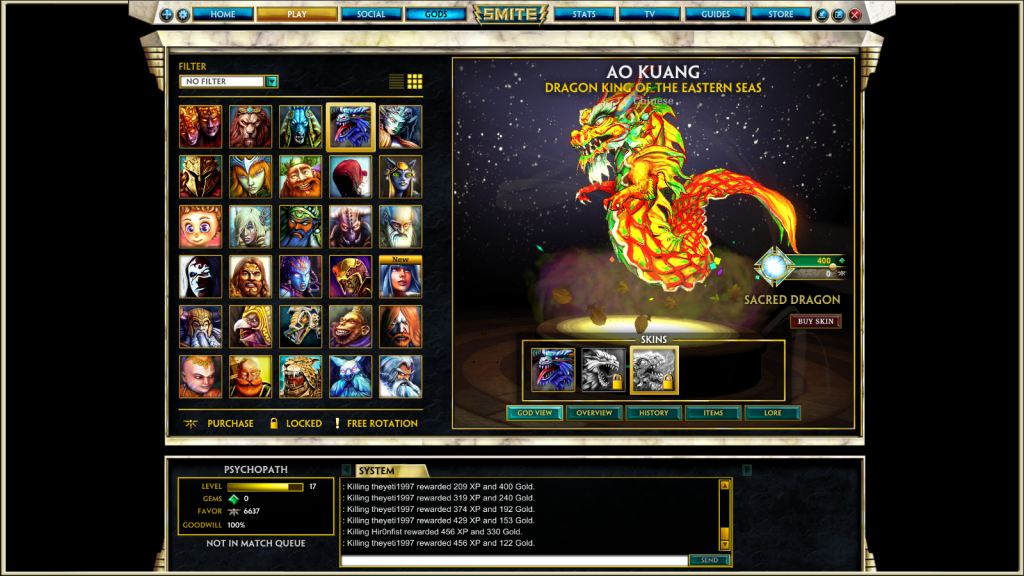
Task: Close the game with the red X
Action: click(854, 15)
